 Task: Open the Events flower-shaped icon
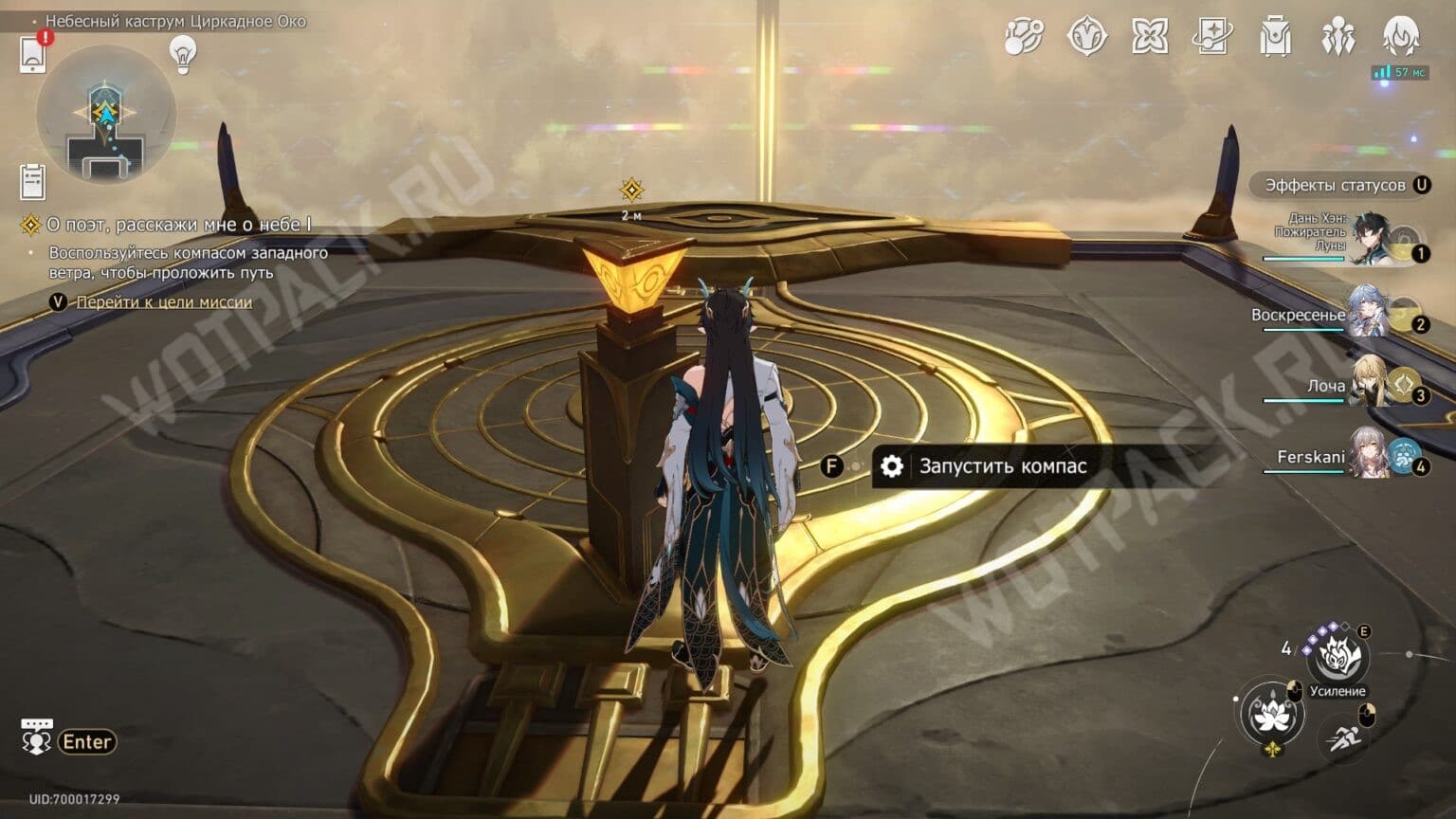coord(1151,39)
